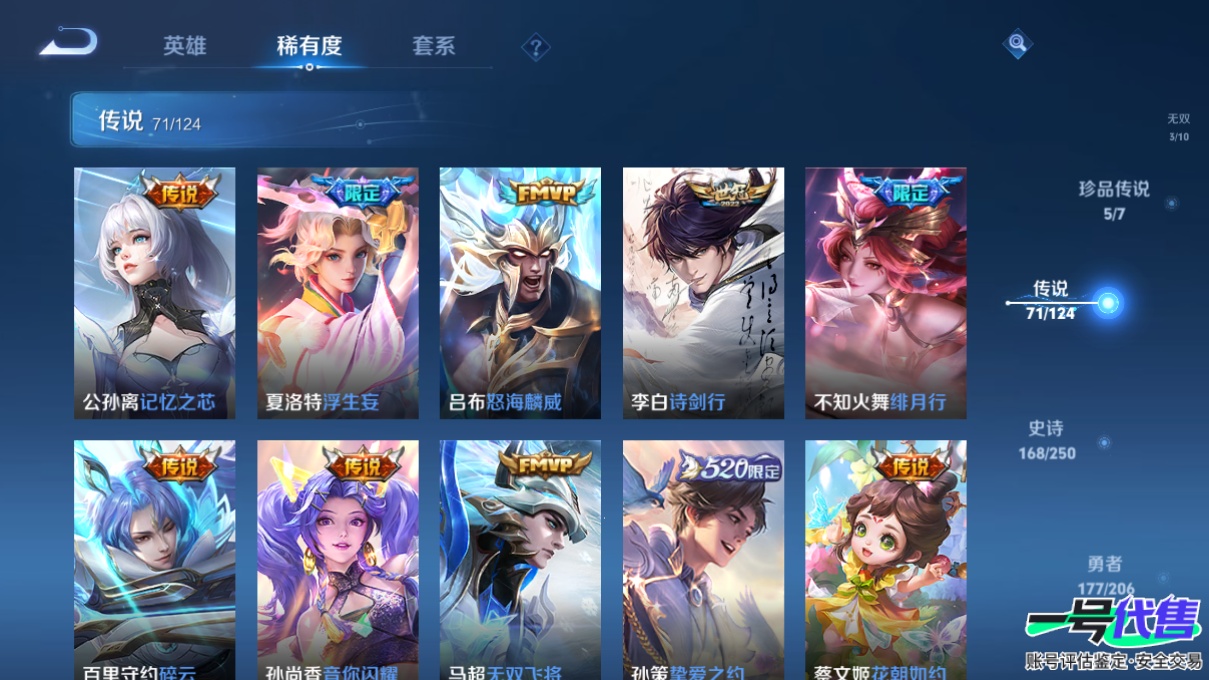Select the 稀有度 tab
The height and width of the screenshot is (680, 1209).
click(309, 46)
